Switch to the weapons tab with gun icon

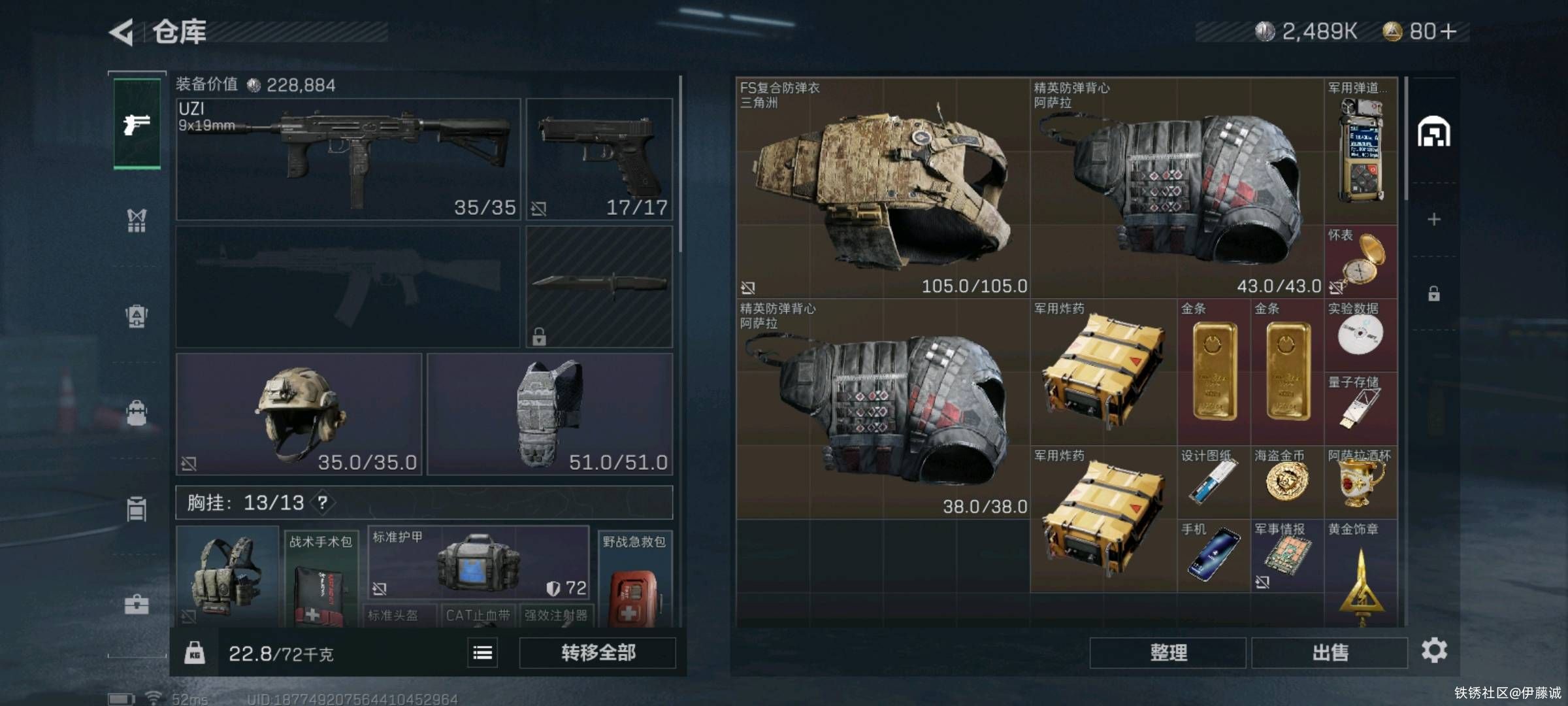tap(137, 124)
